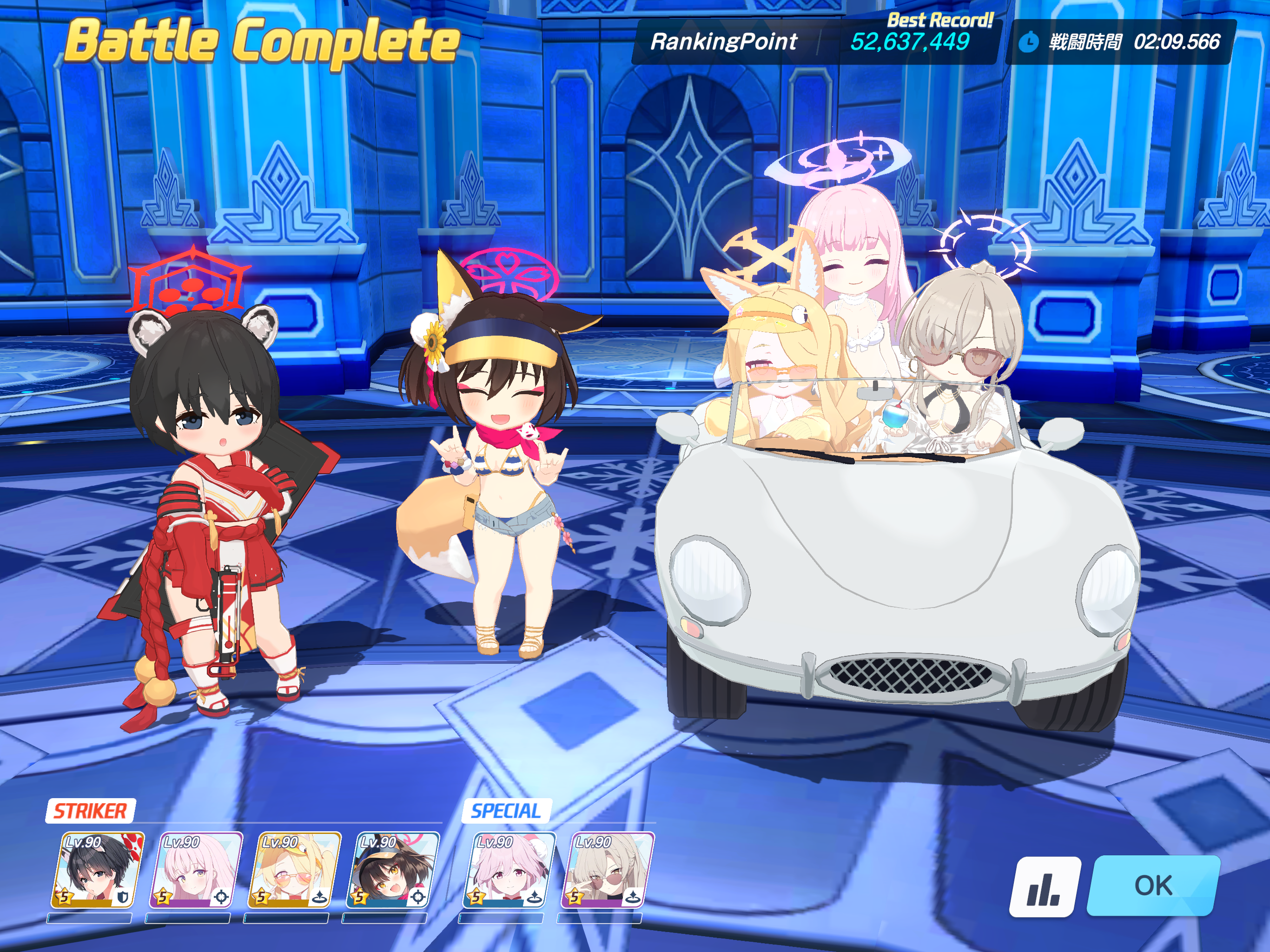Screen dimensions: 1270x952
Task: Select the pink-haired special student portrait
Action: point(509,871)
